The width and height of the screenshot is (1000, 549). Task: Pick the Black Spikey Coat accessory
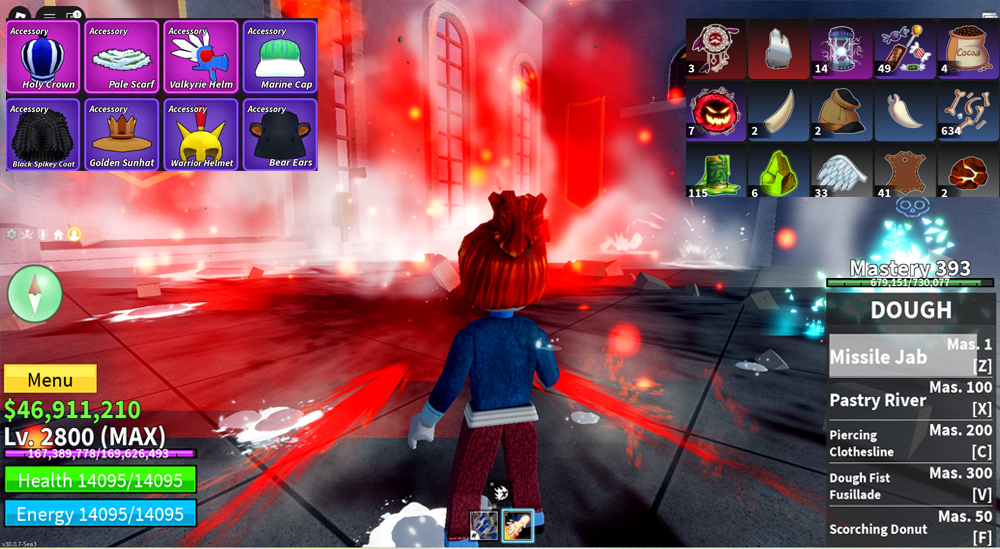click(43, 134)
